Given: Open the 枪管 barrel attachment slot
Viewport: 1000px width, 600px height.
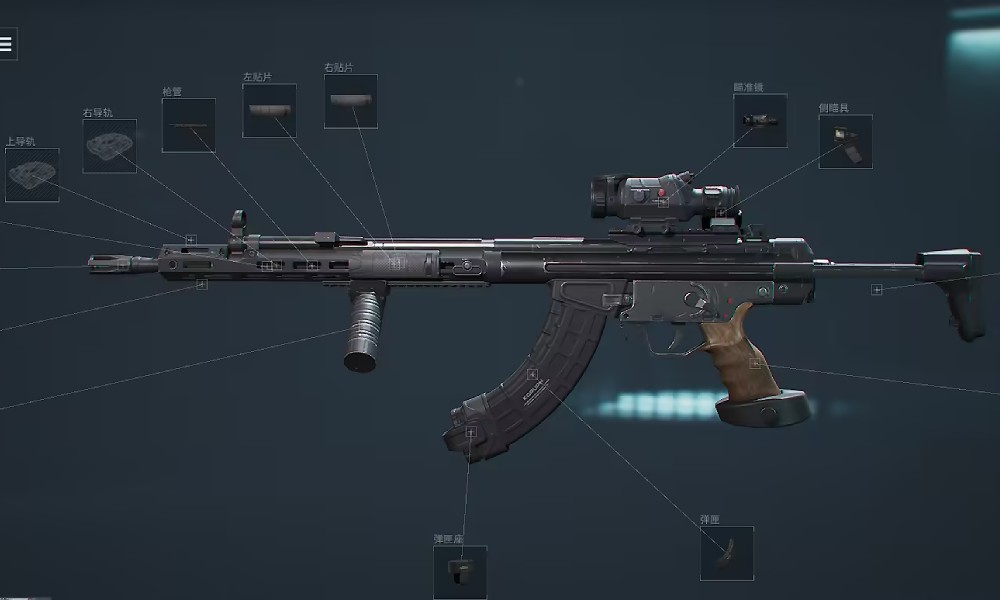Looking at the screenshot, I should tap(188, 125).
